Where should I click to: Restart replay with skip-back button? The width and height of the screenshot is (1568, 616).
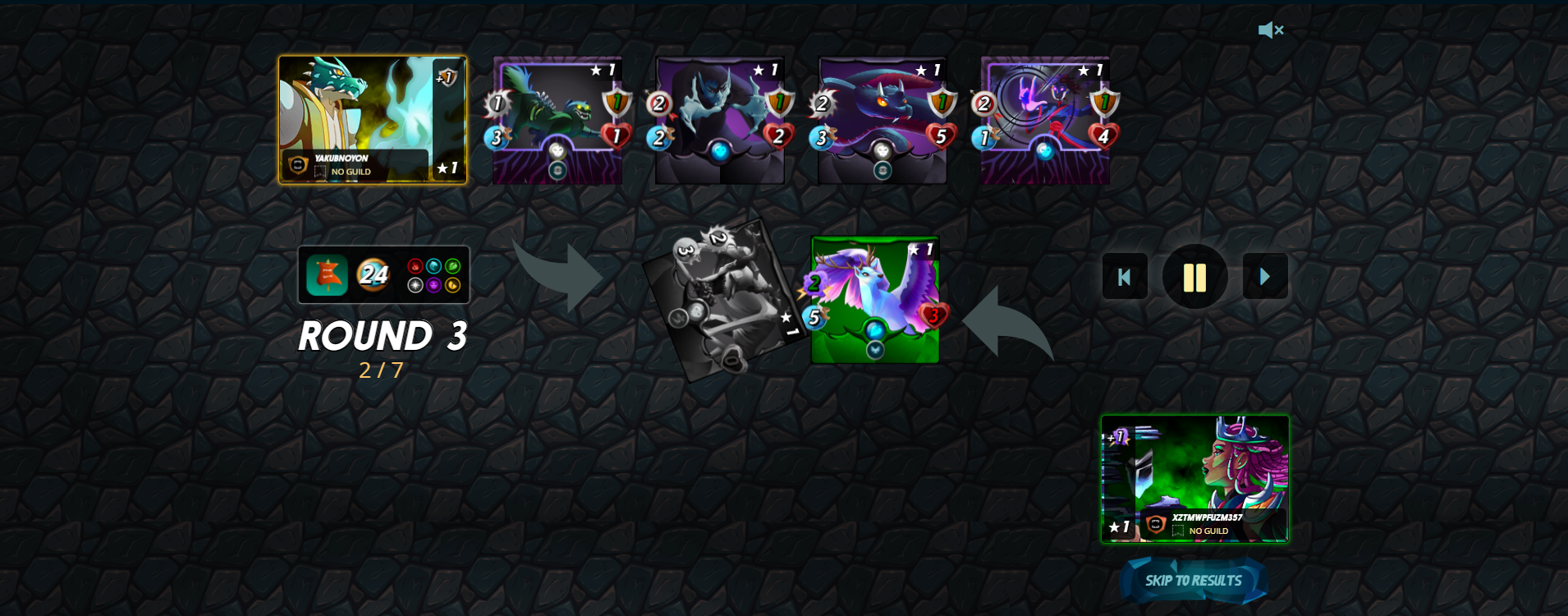tap(1125, 277)
